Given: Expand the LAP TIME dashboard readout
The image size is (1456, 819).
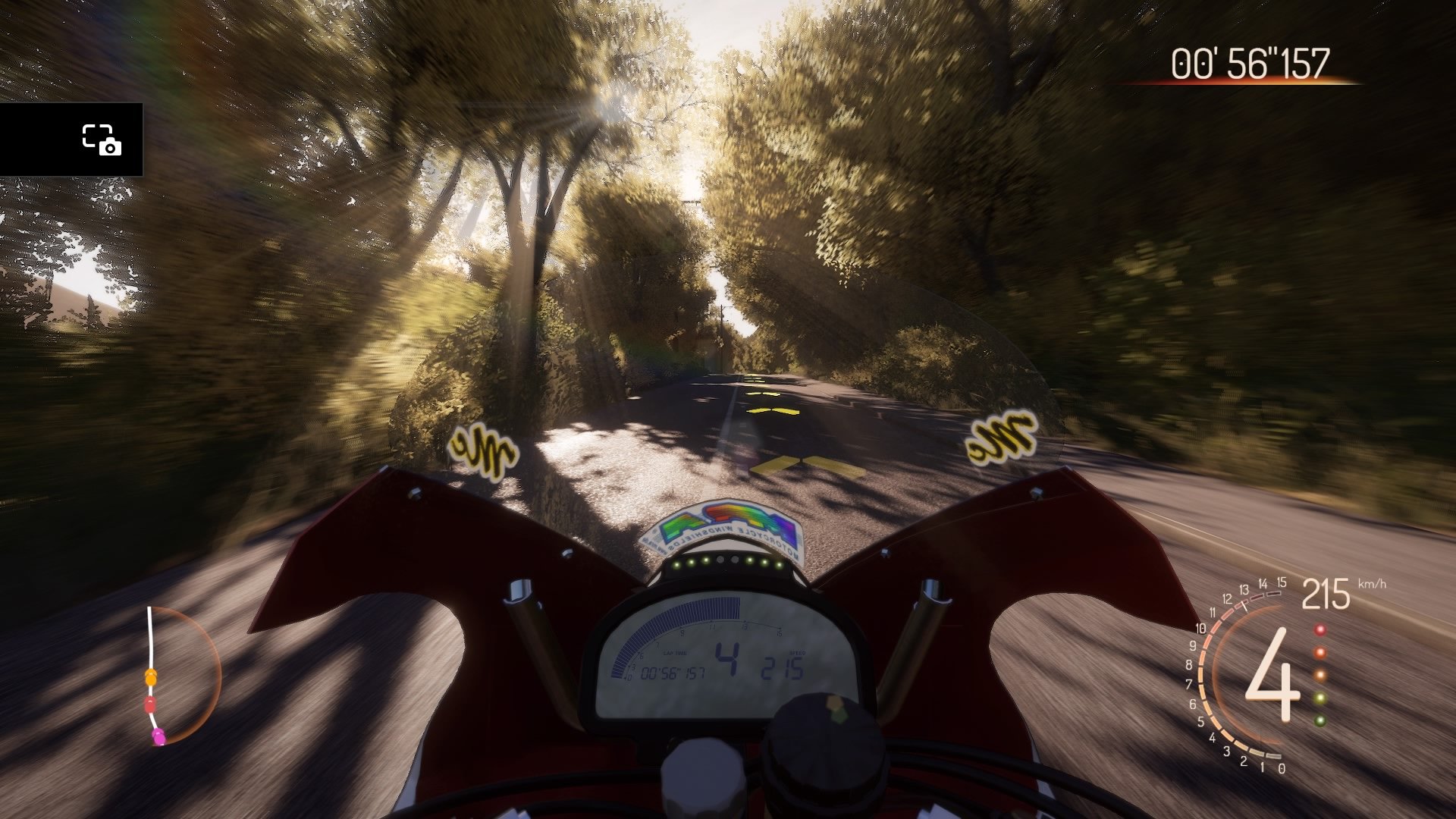Looking at the screenshot, I should [x=675, y=653].
